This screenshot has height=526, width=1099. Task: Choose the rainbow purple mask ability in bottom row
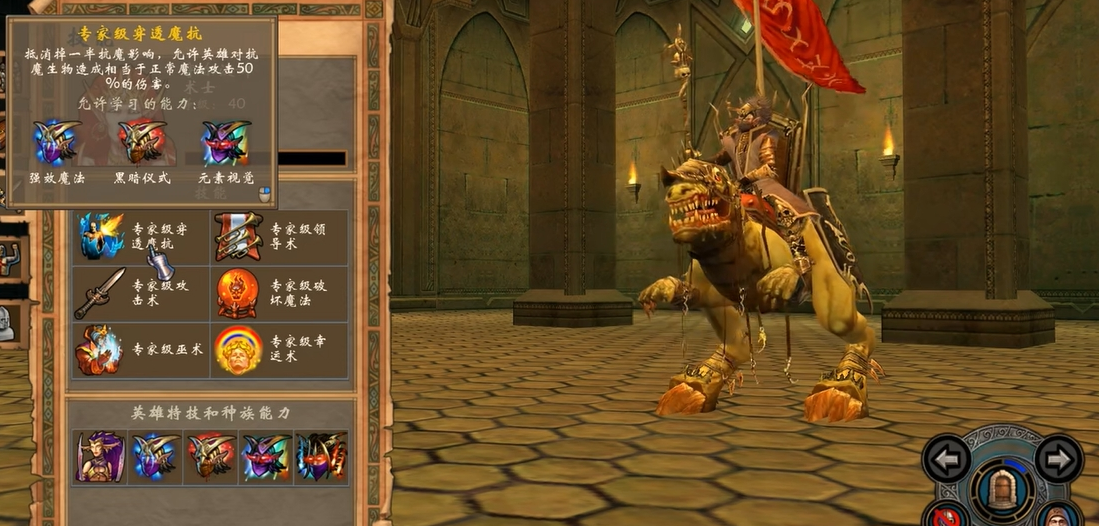click(266, 457)
